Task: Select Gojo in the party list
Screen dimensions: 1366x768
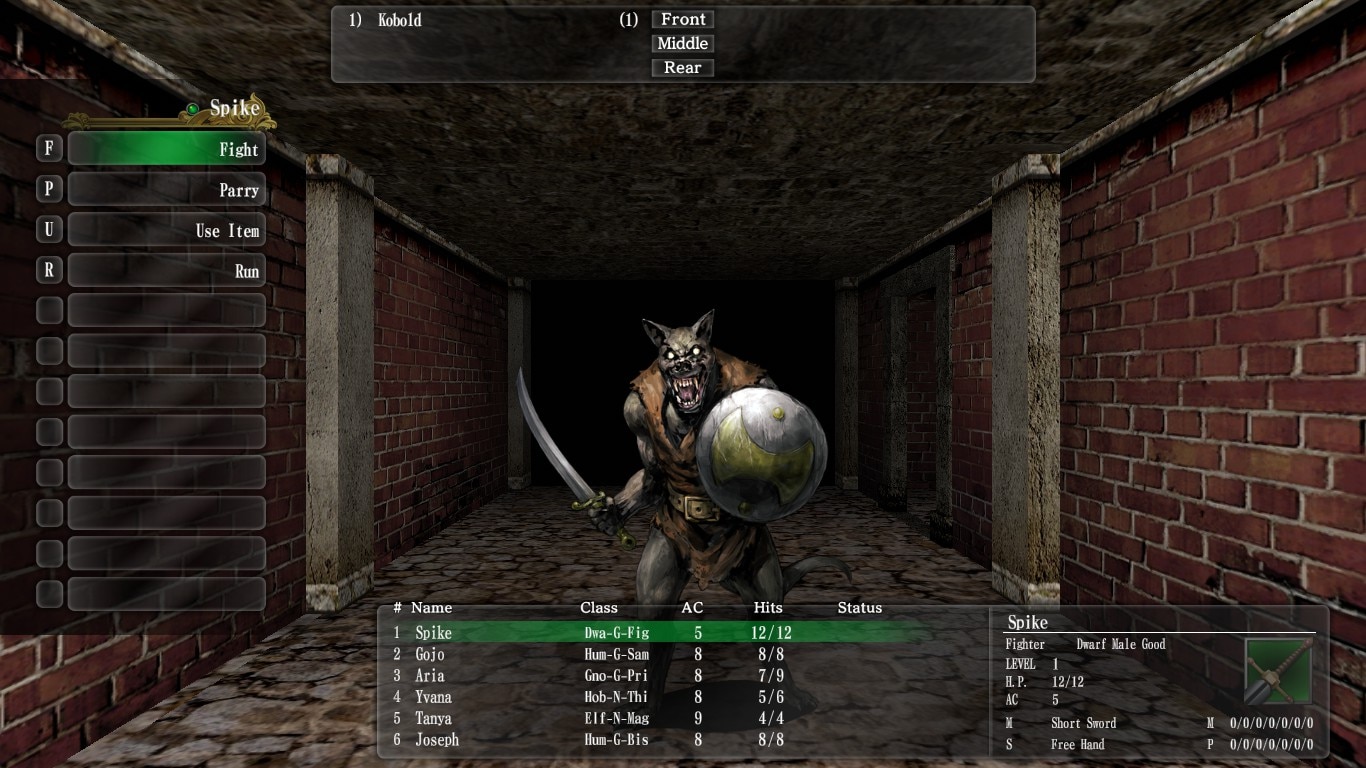Action: [430, 654]
